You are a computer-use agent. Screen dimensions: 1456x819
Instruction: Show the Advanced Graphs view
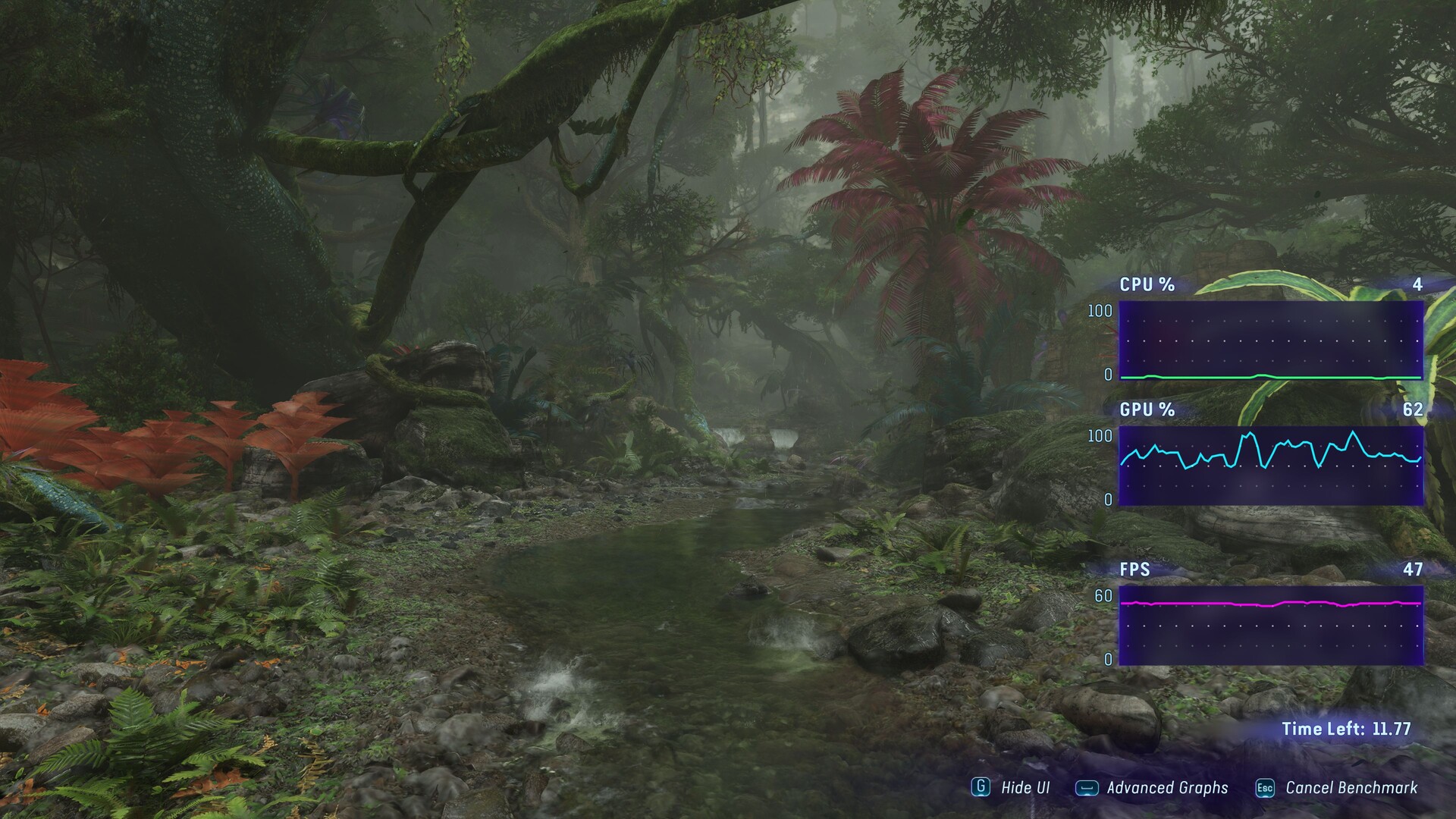pyautogui.click(x=1153, y=788)
